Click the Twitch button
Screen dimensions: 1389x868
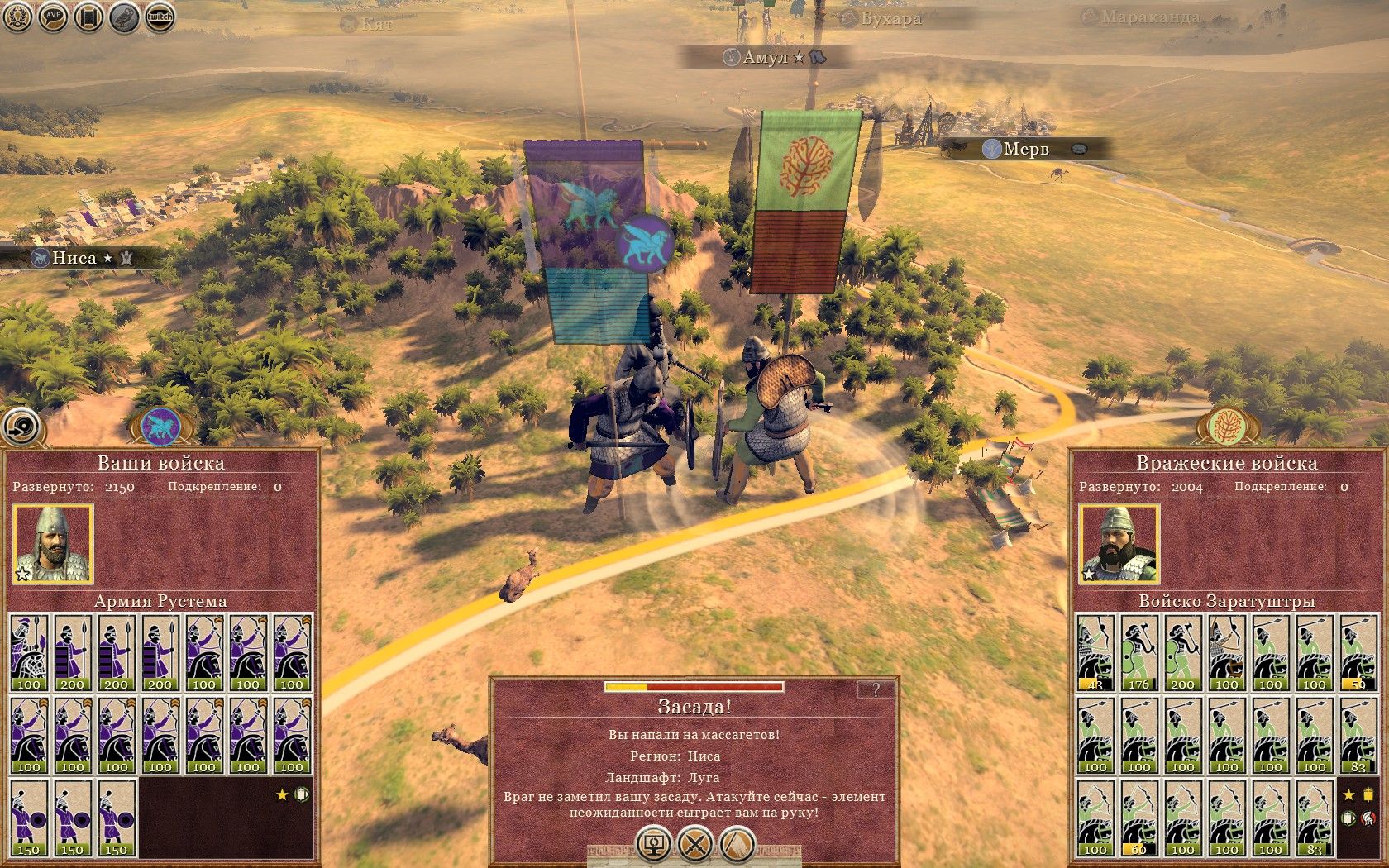point(160,17)
